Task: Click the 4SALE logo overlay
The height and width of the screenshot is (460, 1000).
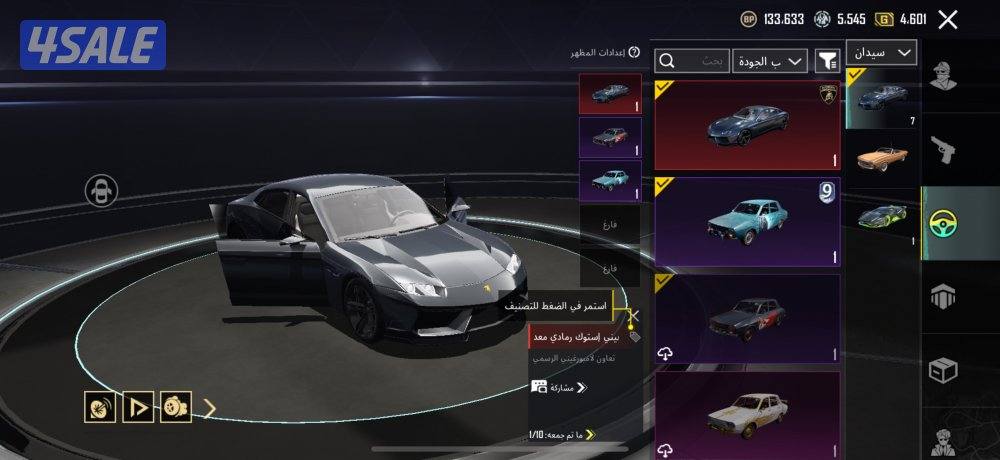Action: [x=92, y=45]
